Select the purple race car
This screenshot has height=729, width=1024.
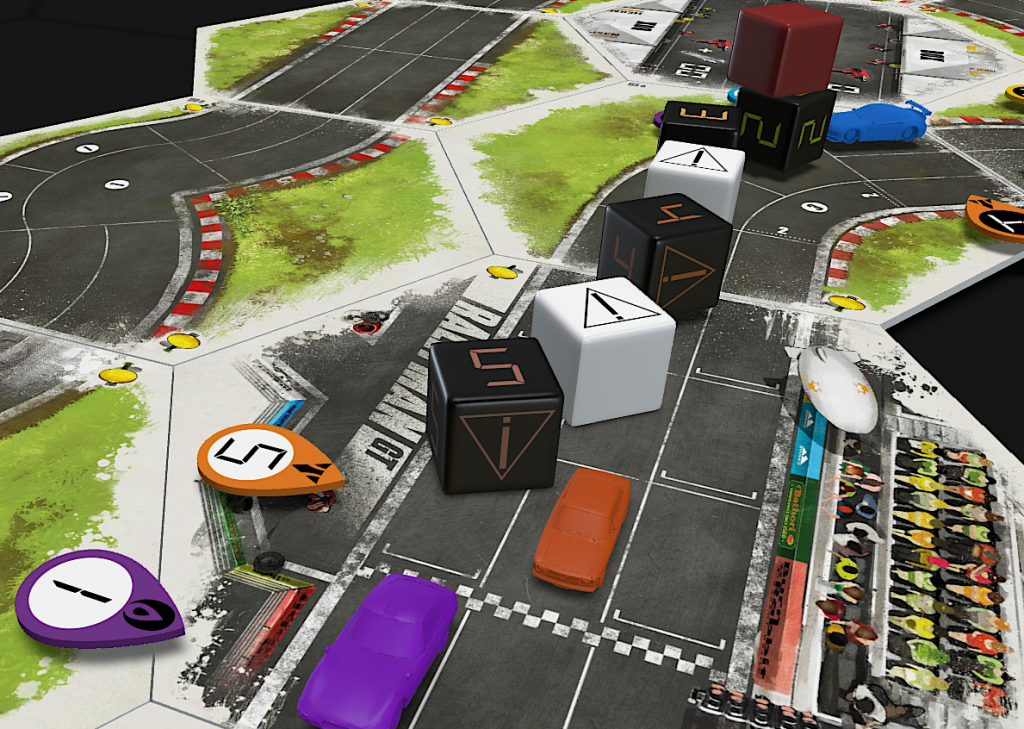[382, 648]
